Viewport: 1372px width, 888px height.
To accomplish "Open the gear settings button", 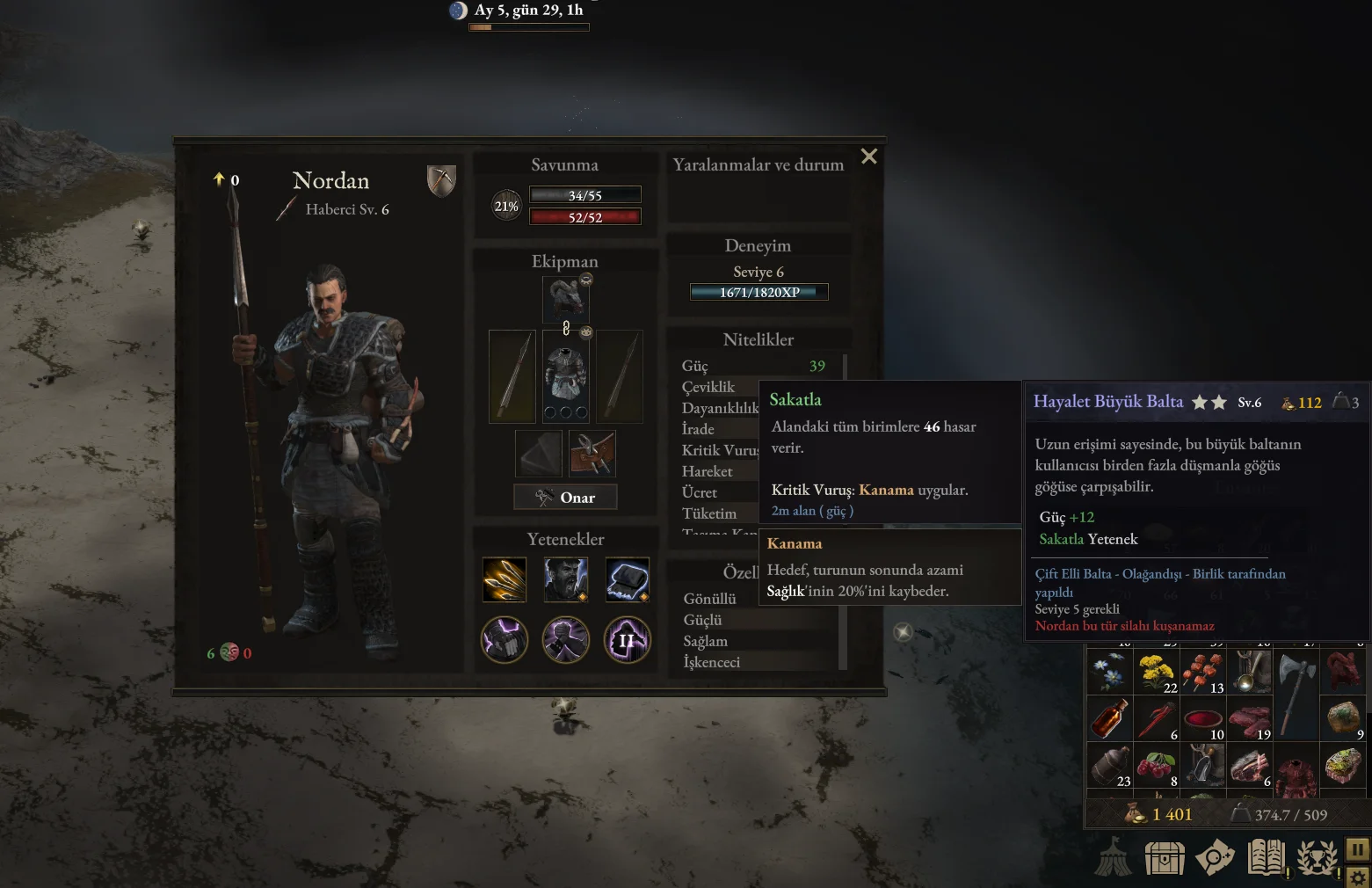I will [x=1357, y=877].
